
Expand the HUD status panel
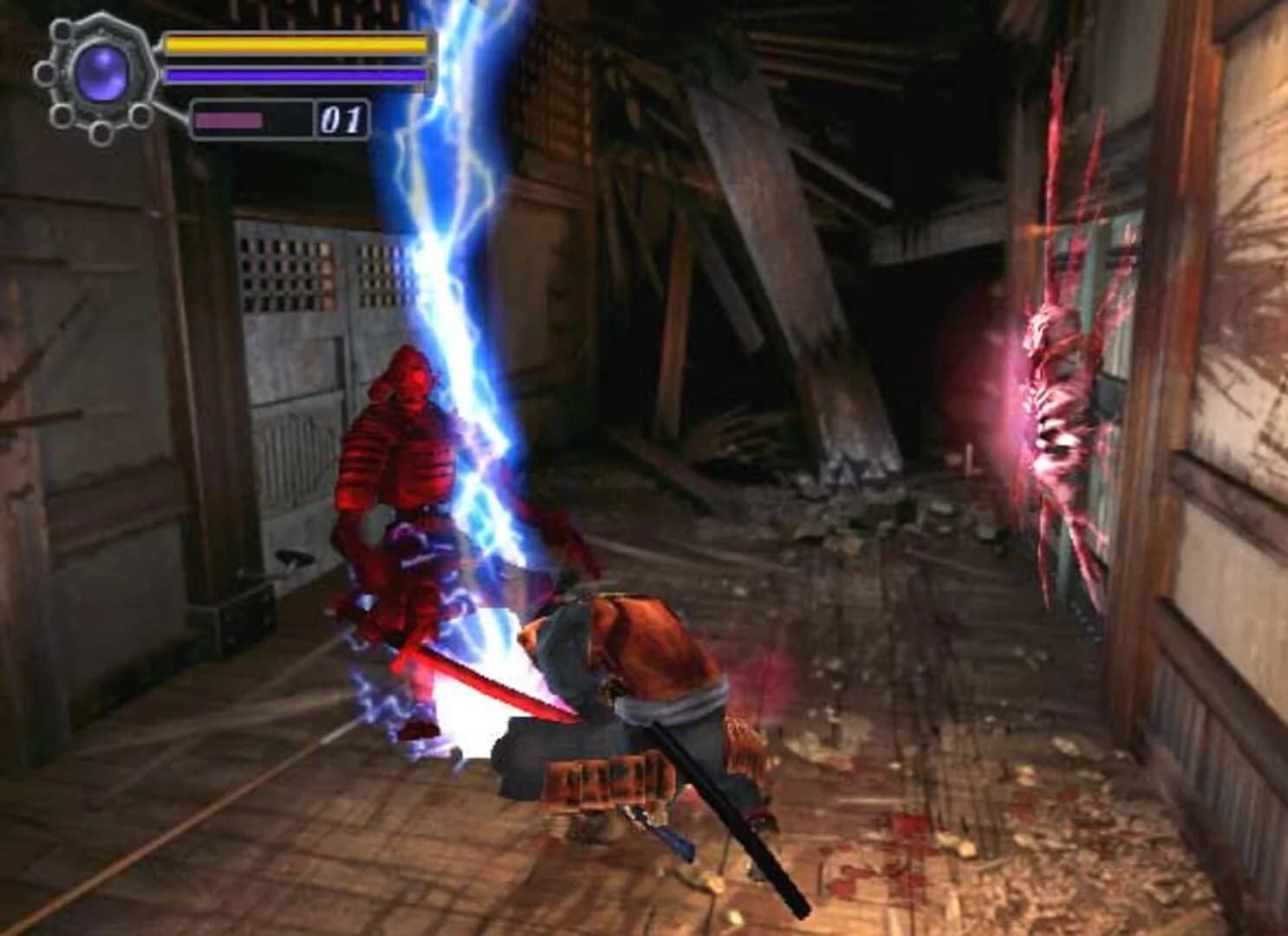[x=295, y=61]
